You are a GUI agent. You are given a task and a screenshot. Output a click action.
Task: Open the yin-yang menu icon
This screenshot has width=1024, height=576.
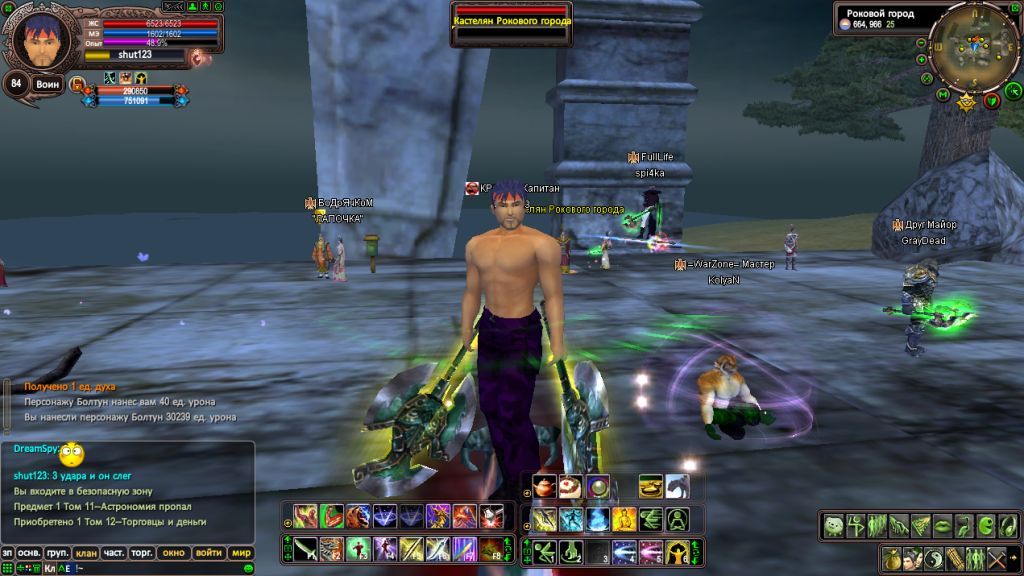933,558
